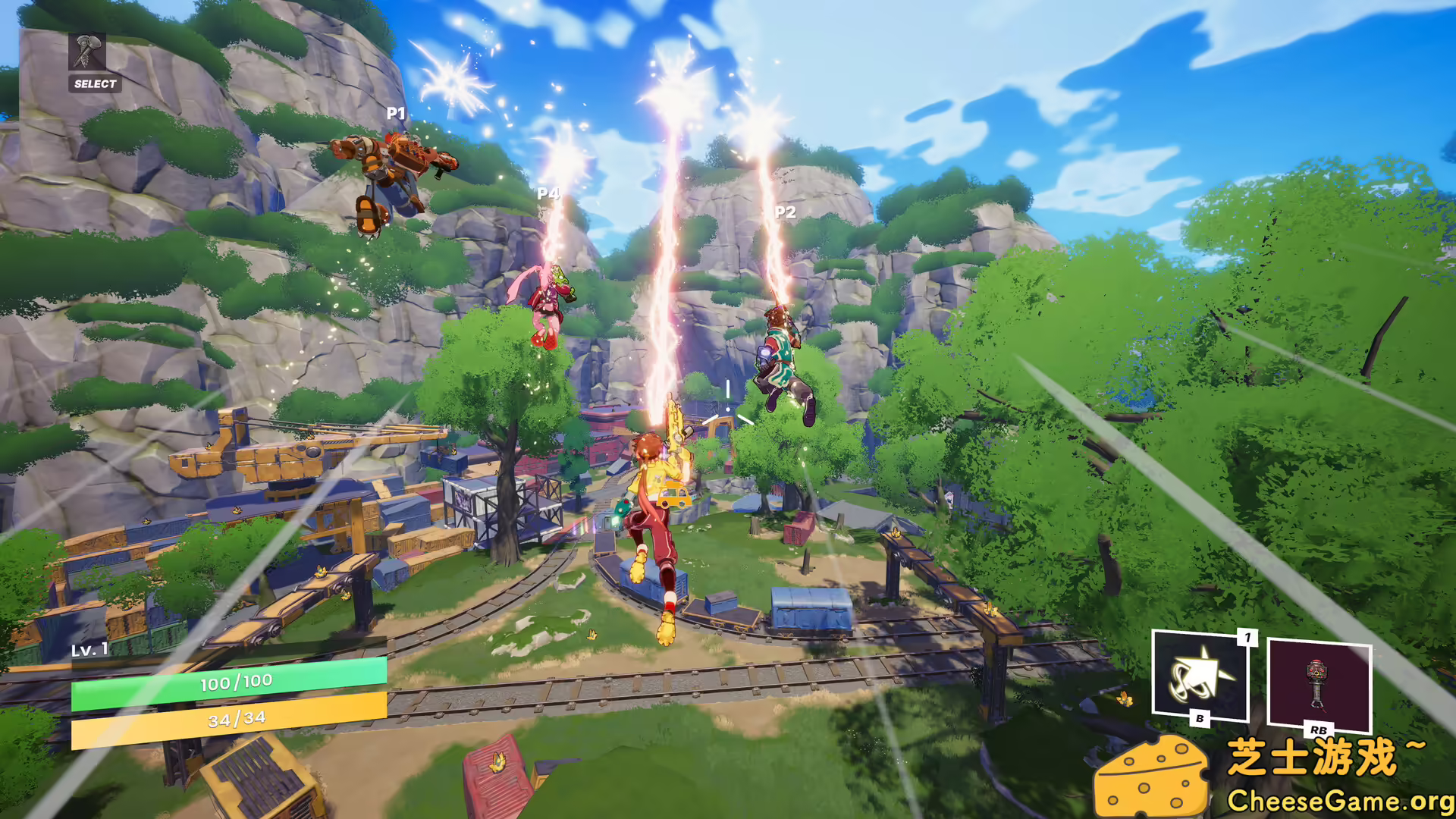Open the screws inventory icon
Viewport: 1456px width, 819px height.
tap(87, 52)
